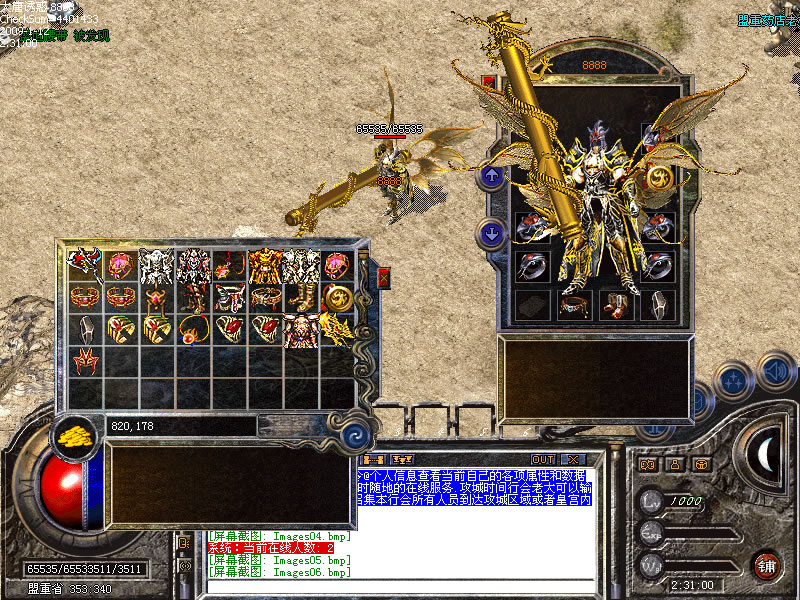Pick the golden armor in the bag
800x600 pixels.
pyautogui.click(x=263, y=265)
